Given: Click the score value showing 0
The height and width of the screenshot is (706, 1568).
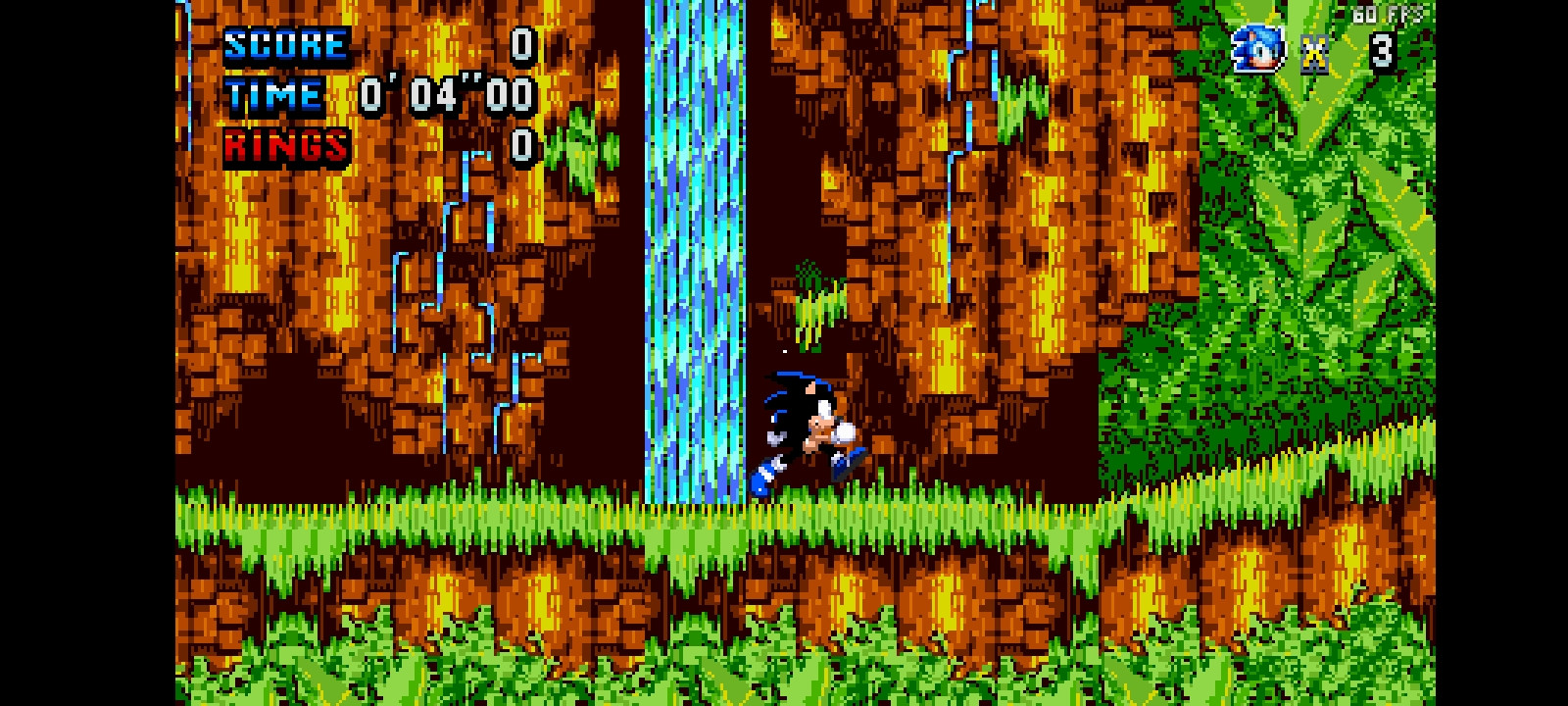Looking at the screenshot, I should pyautogui.click(x=522, y=44).
